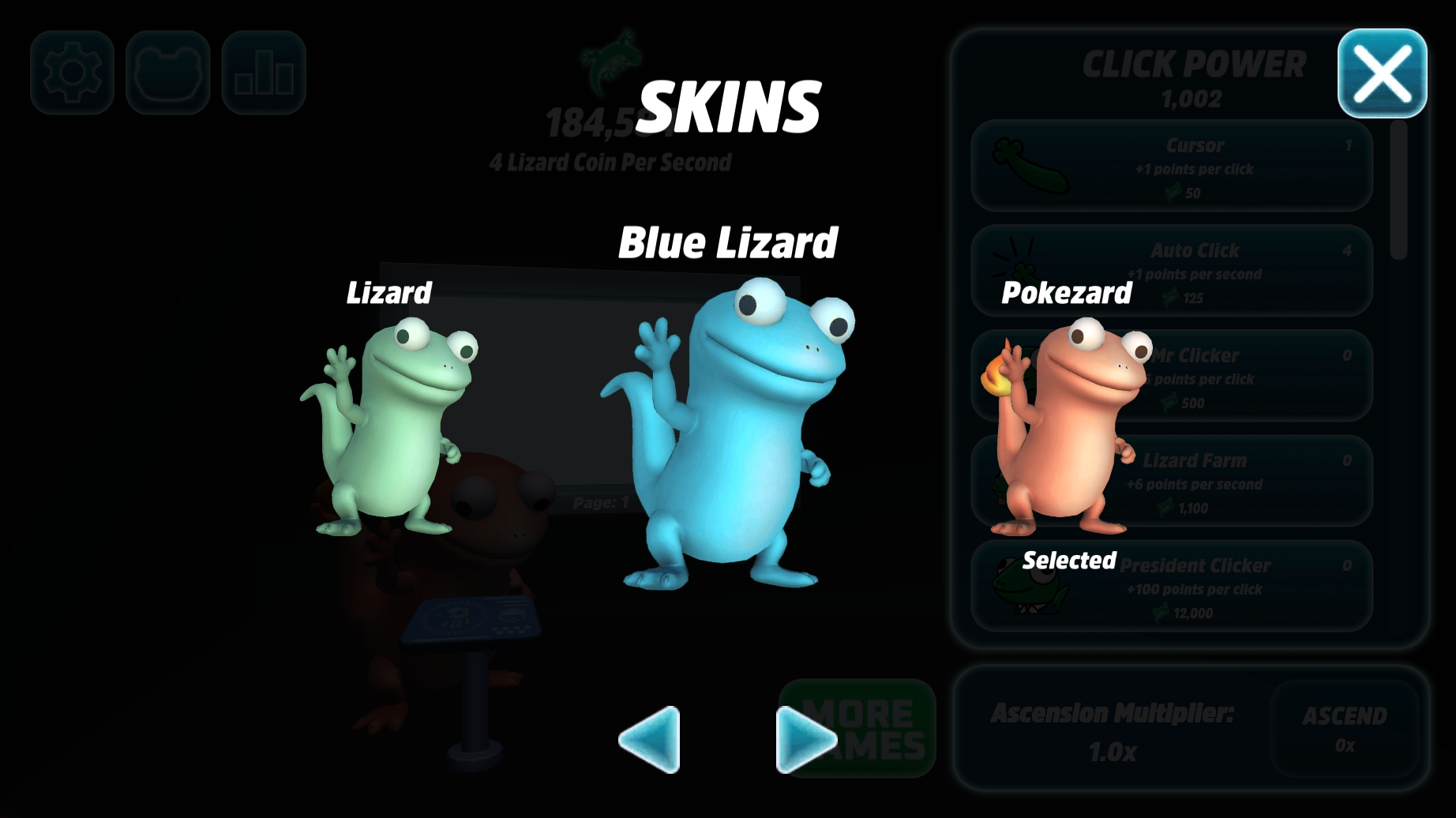This screenshot has width=1456, height=818.
Task: Close the Click Power panel
Action: coord(1382,73)
